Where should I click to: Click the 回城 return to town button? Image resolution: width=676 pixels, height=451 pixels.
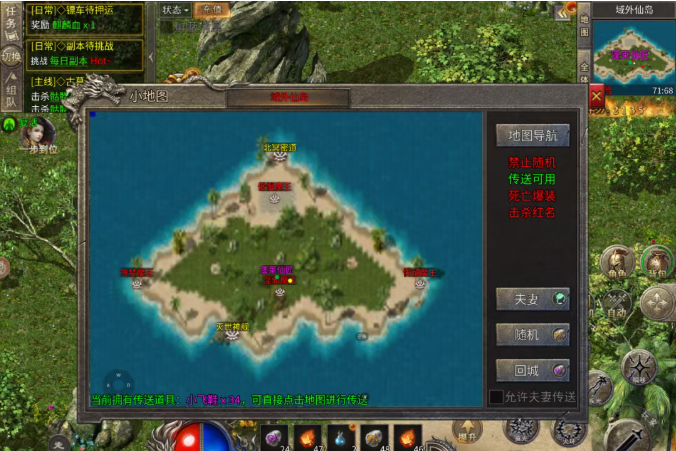pyautogui.click(x=532, y=370)
